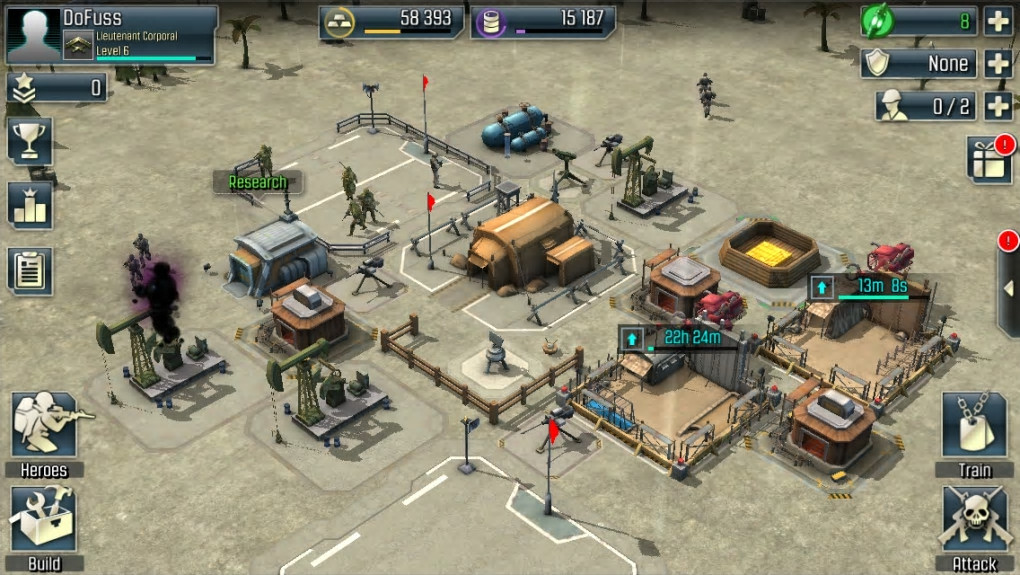Open the trophy achievements icon
Screen dimensions: 1020x575
tap(30, 140)
